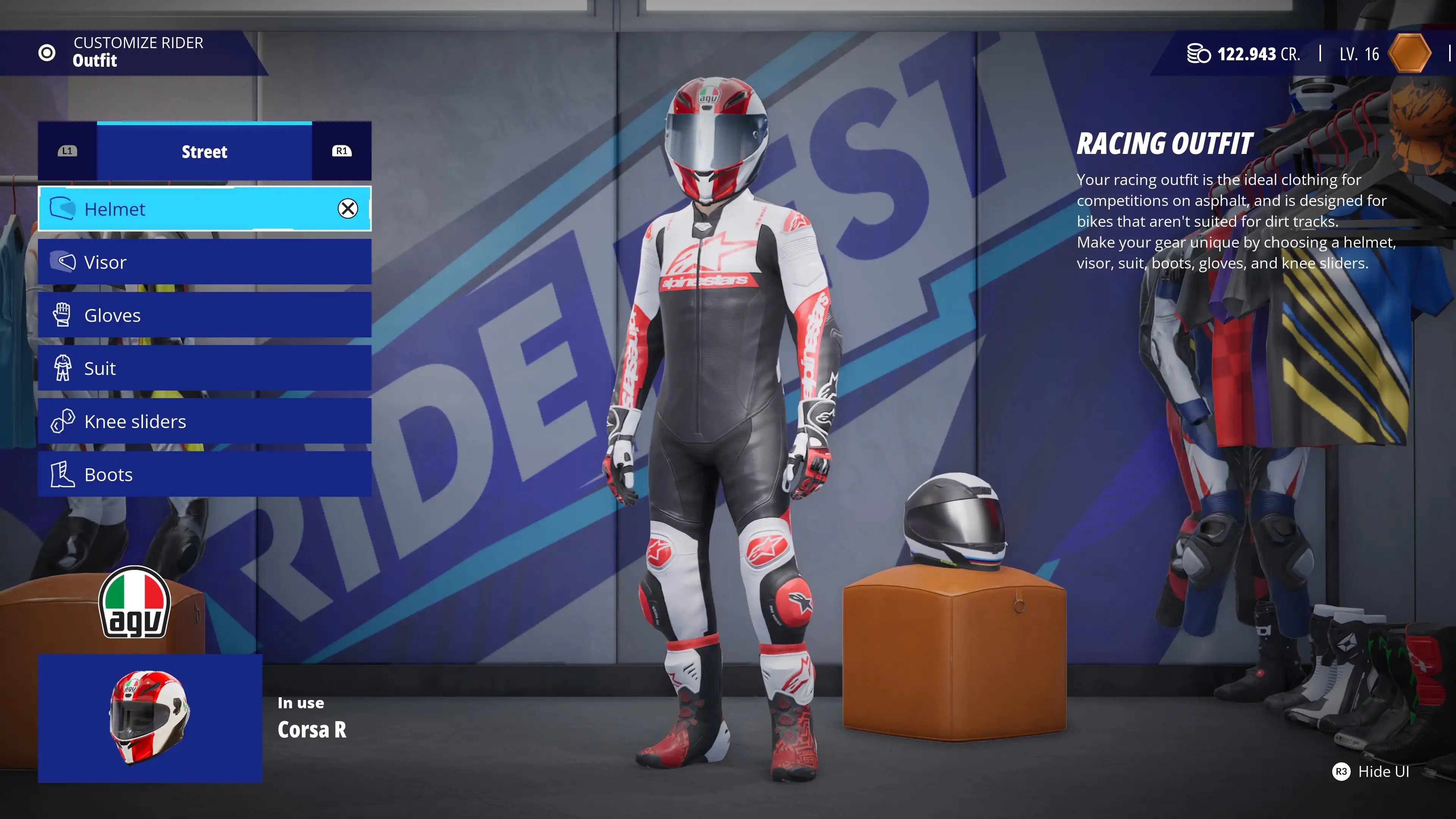Switch to the Street outfit tab
Screen dimensions: 1456x819
(204, 152)
